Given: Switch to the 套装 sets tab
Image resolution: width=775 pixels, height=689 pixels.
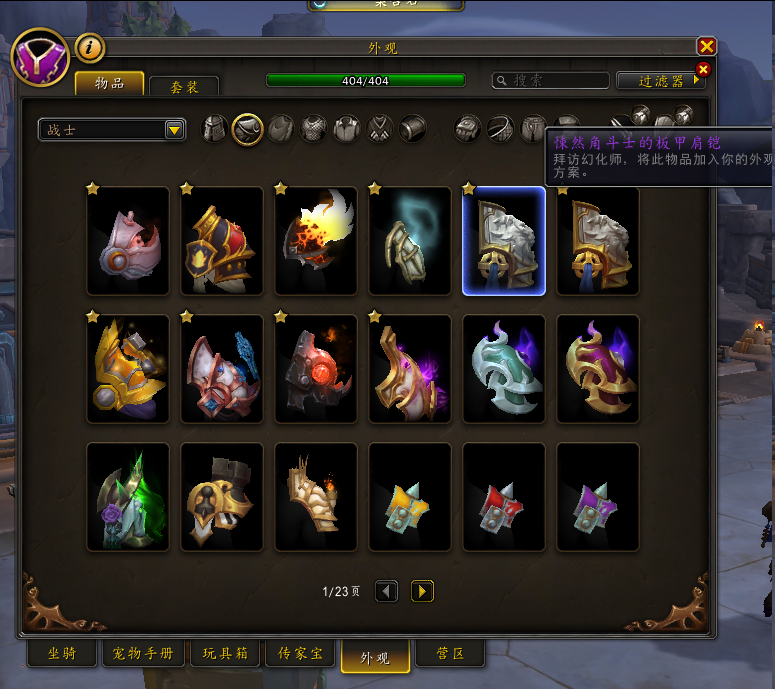Looking at the screenshot, I should click(183, 85).
